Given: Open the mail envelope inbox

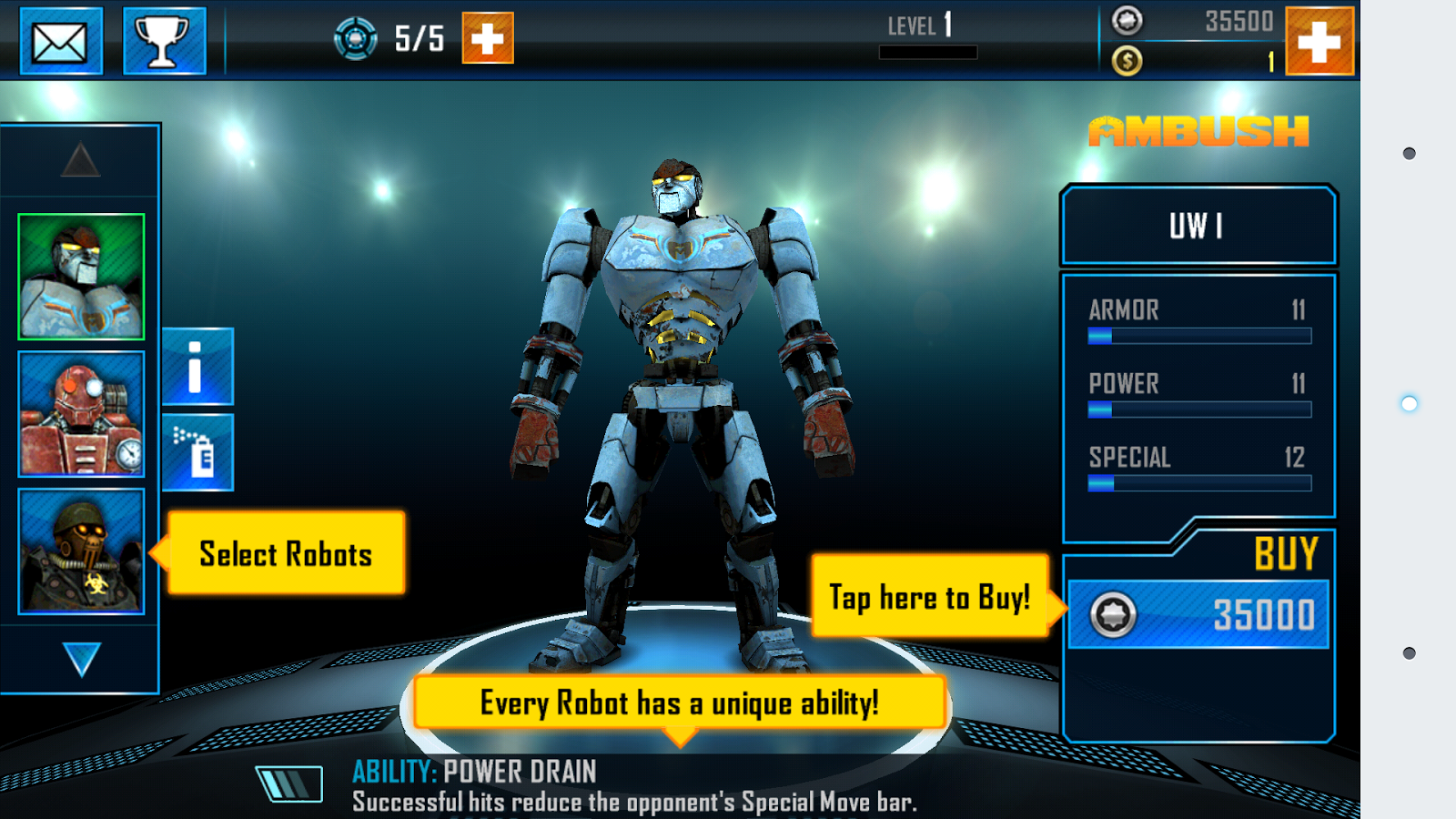Looking at the screenshot, I should pos(61,41).
